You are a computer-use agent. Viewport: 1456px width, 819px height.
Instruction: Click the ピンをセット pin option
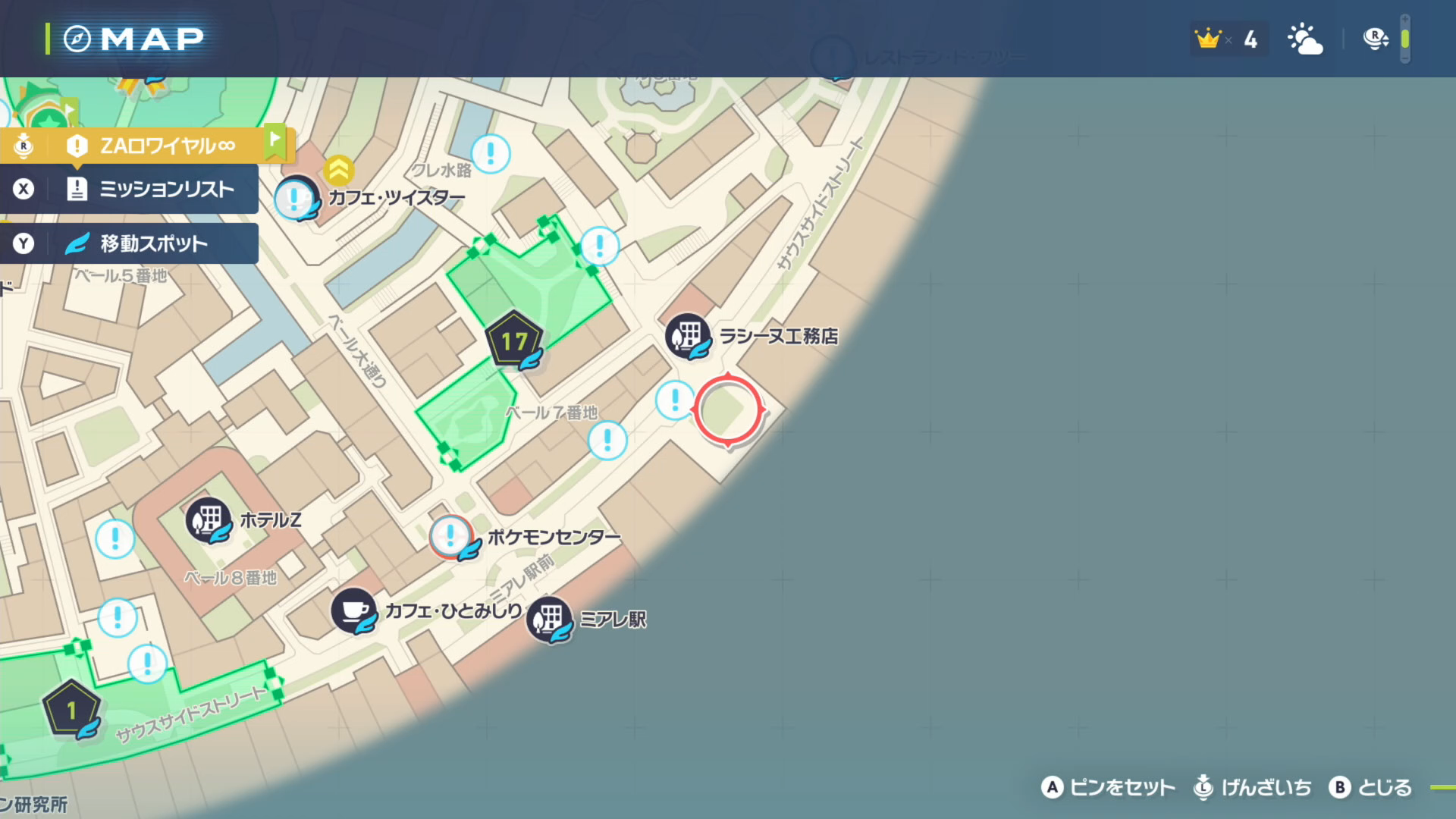(1108, 788)
